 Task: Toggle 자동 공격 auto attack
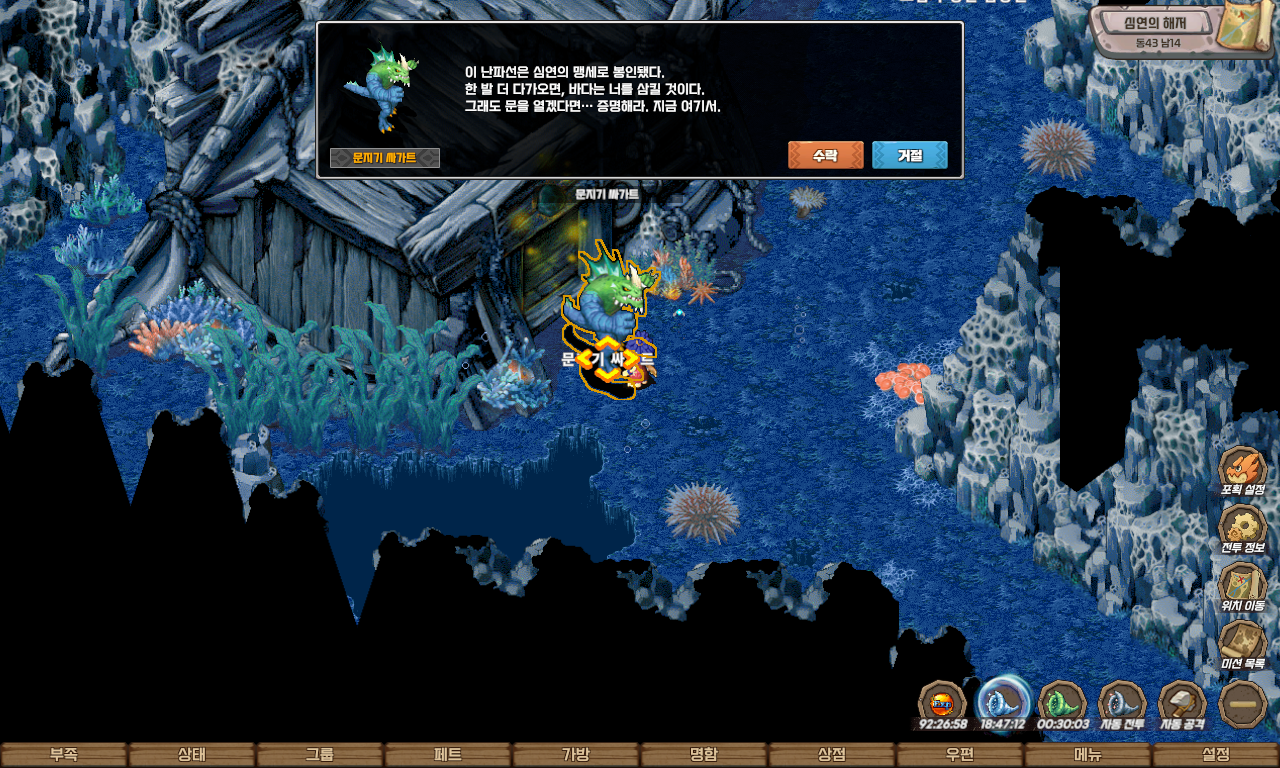click(1183, 703)
